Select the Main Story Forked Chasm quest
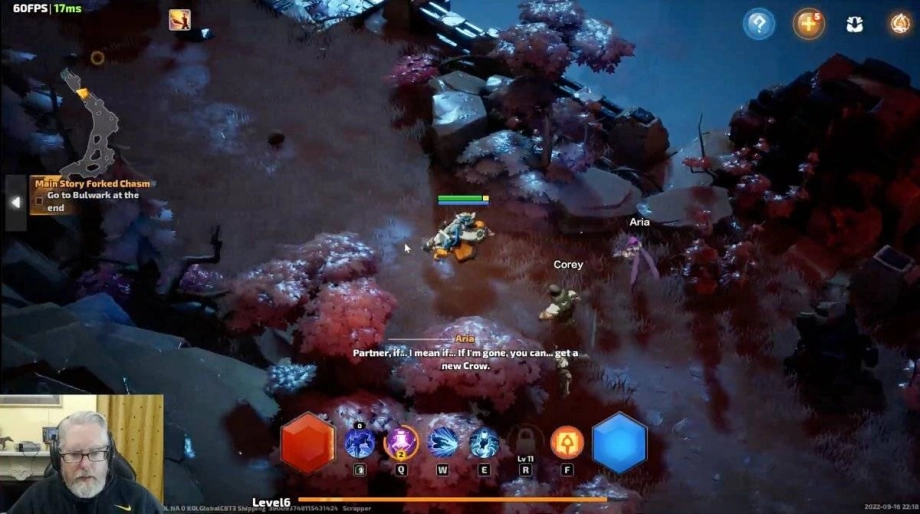The width and height of the screenshot is (920, 514). [92, 183]
